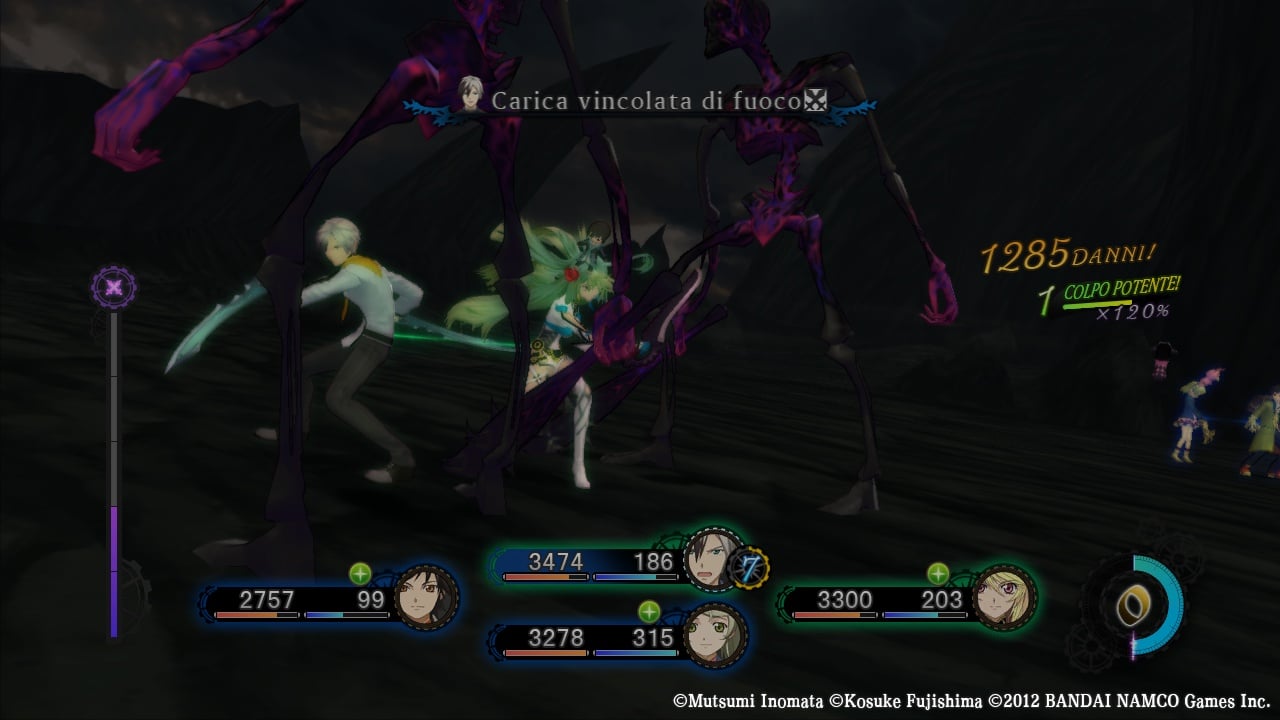1280x720 pixels.
Task: Click the blue number 7 gear badge
Action: (747, 568)
